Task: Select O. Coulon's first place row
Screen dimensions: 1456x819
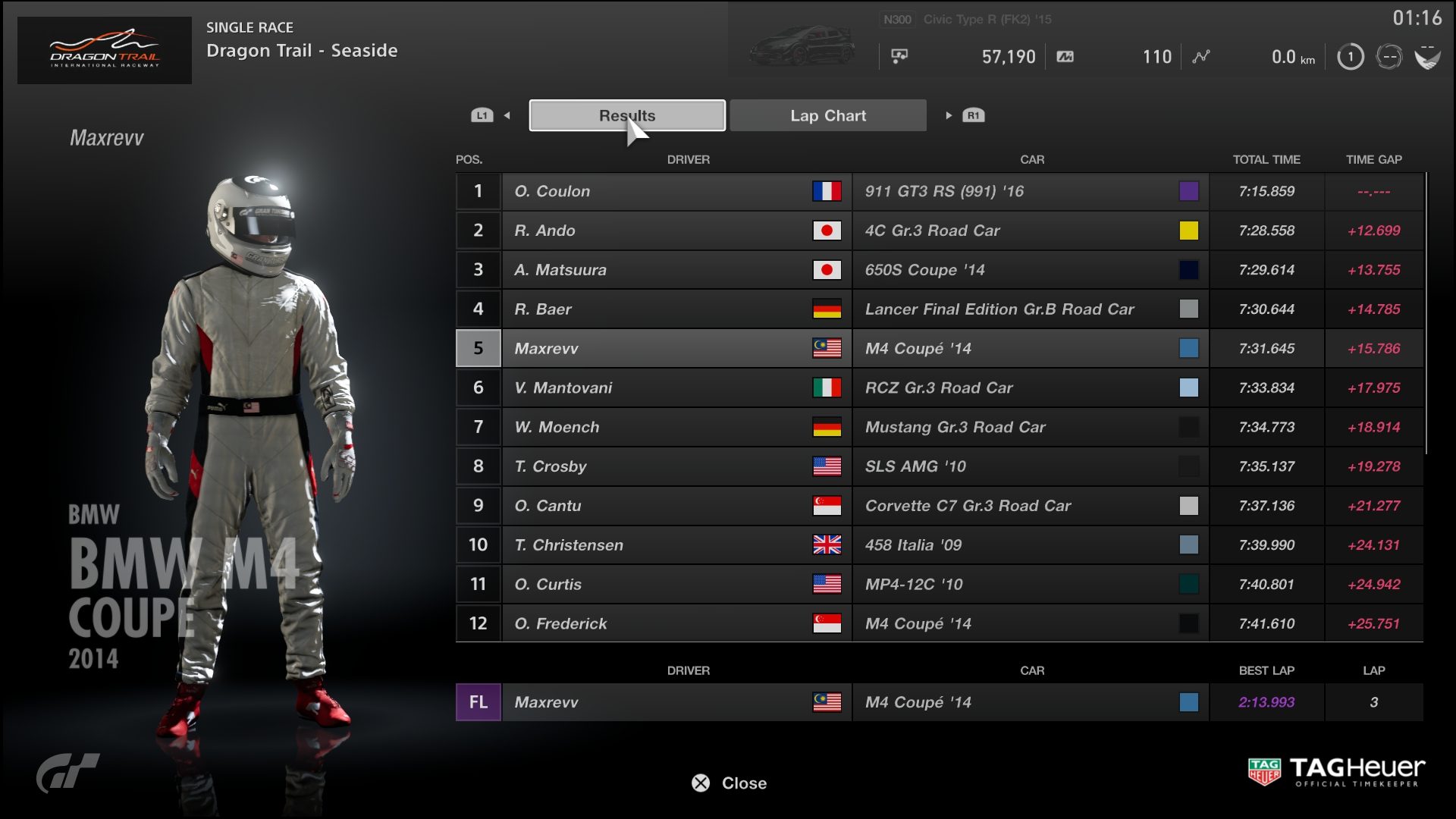Action: point(939,191)
